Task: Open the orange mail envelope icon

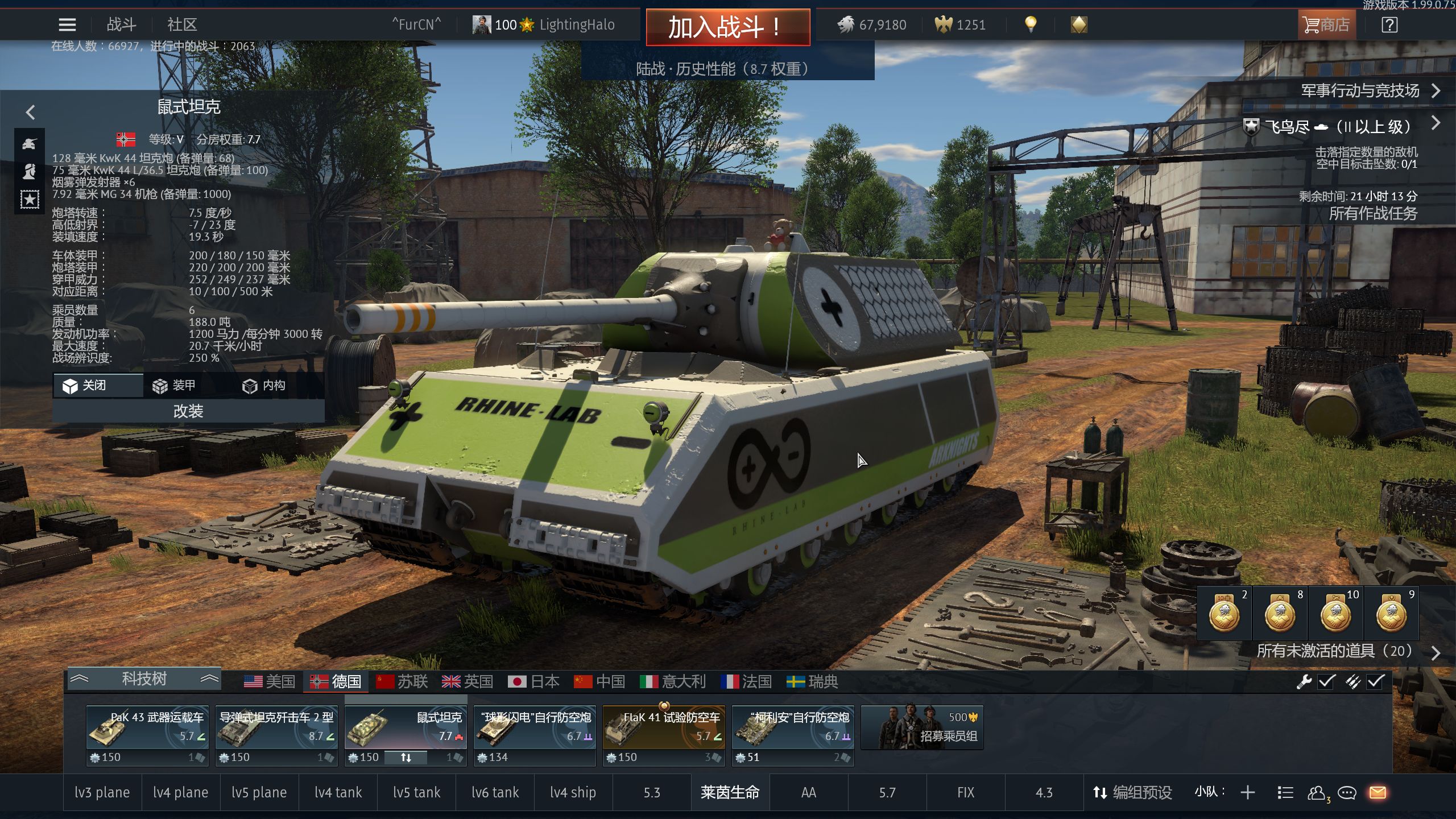Action: [x=1378, y=792]
